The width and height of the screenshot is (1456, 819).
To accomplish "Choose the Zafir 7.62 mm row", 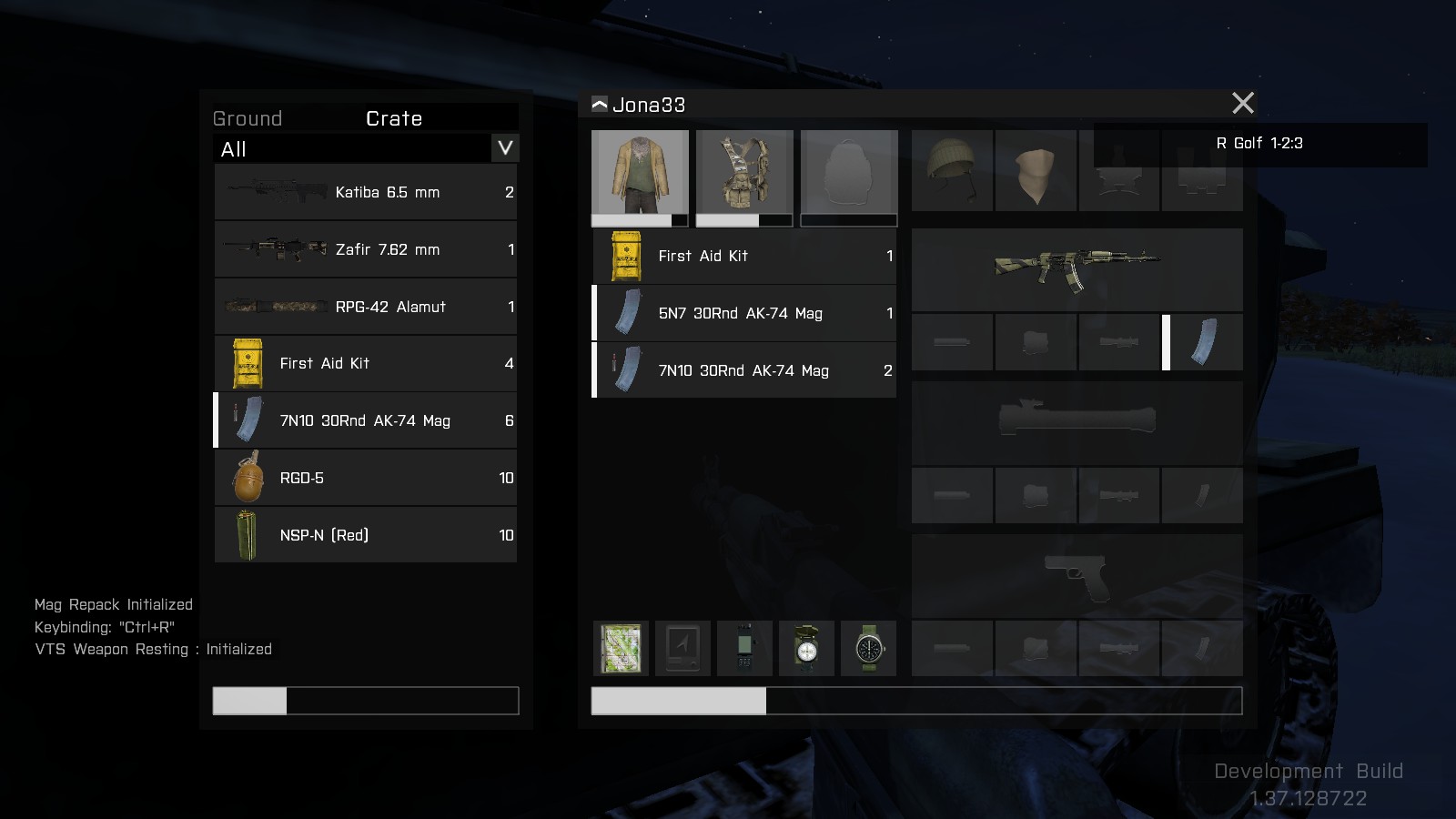I will [x=366, y=249].
